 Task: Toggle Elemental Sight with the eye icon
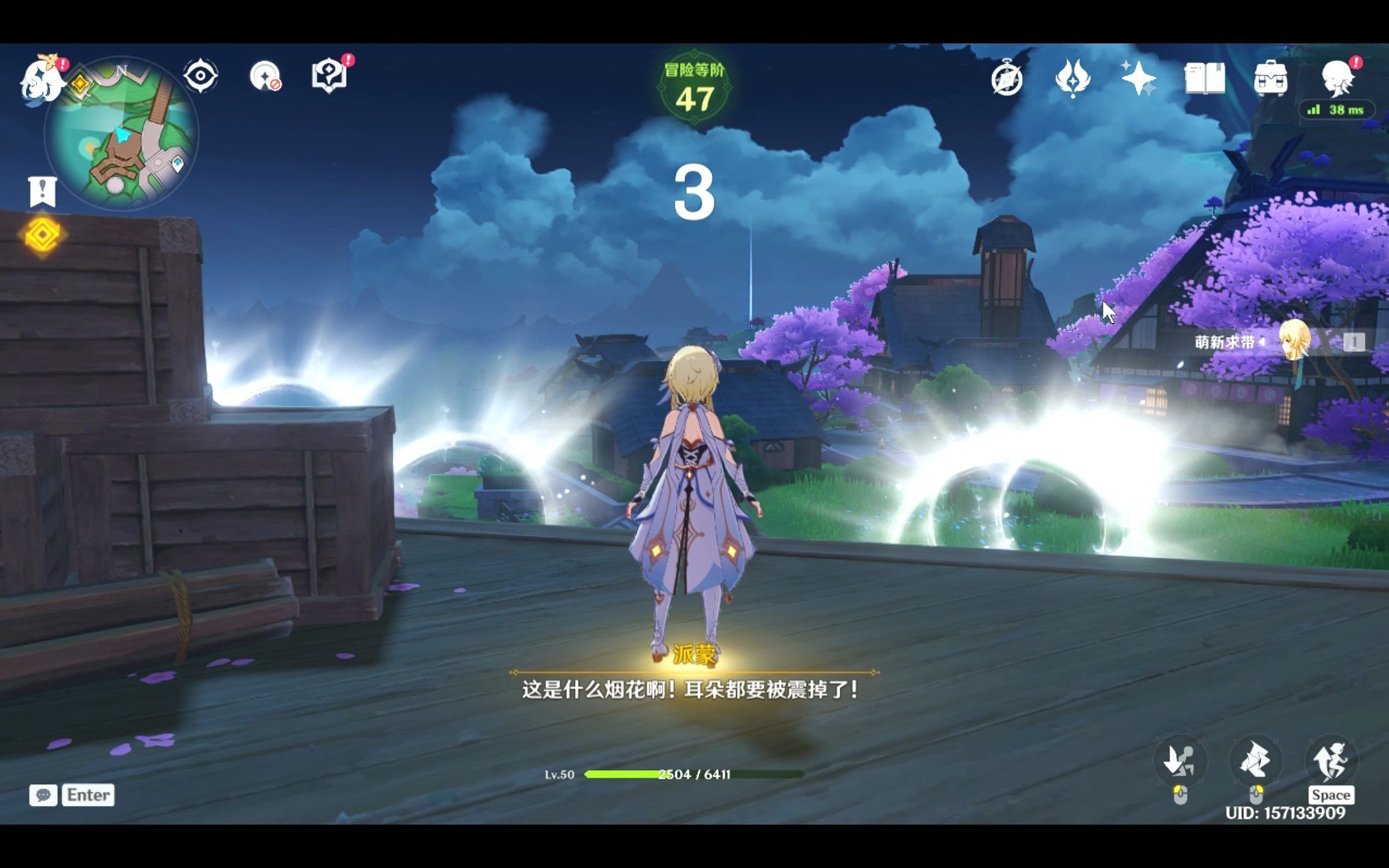201,75
